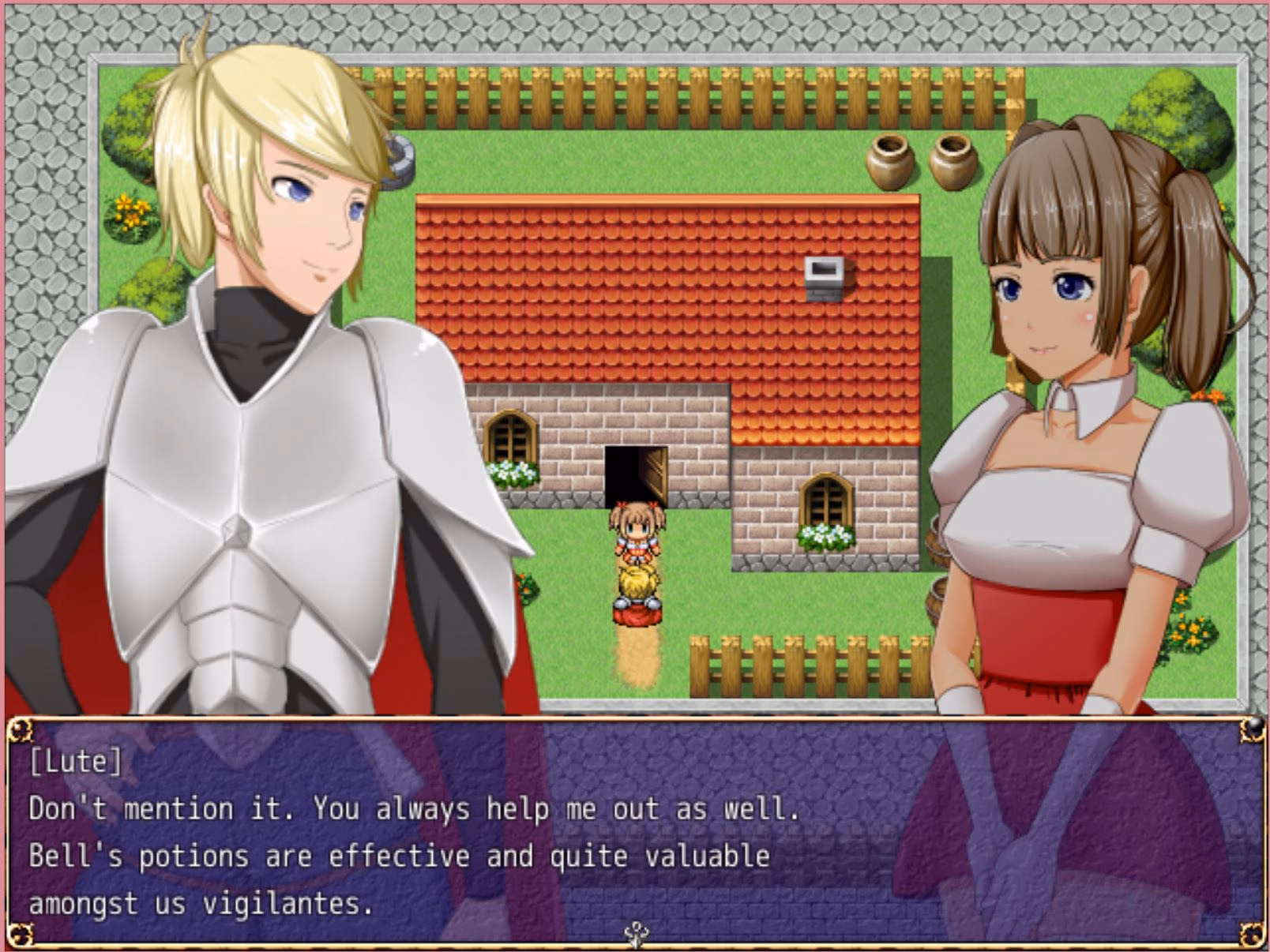The width and height of the screenshot is (1270, 952).
Task: Click the ornament in the top-right dialogue corner
Action: [x=1249, y=731]
